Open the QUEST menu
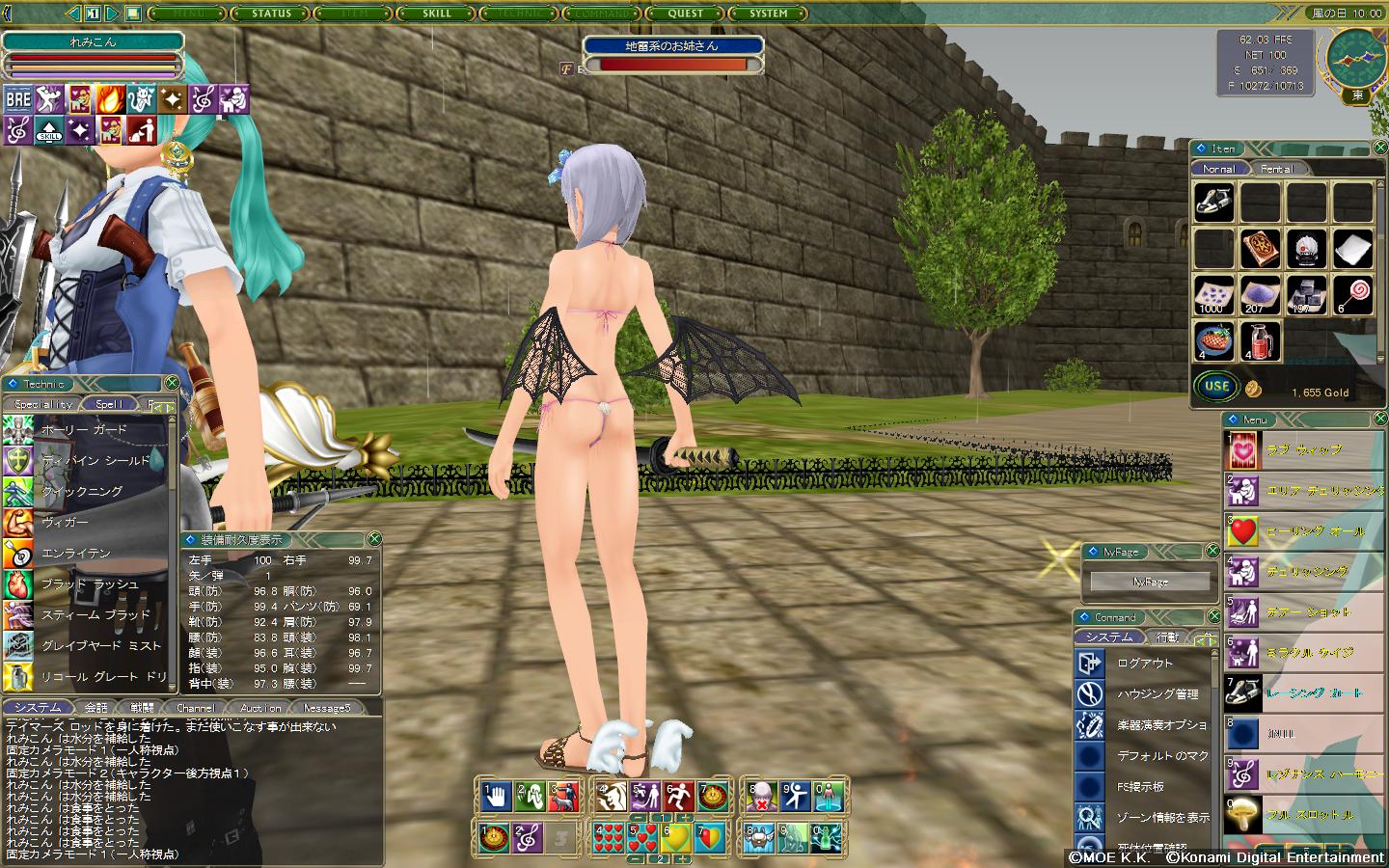The width and height of the screenshot is (1389, 868). coord(686,14)
